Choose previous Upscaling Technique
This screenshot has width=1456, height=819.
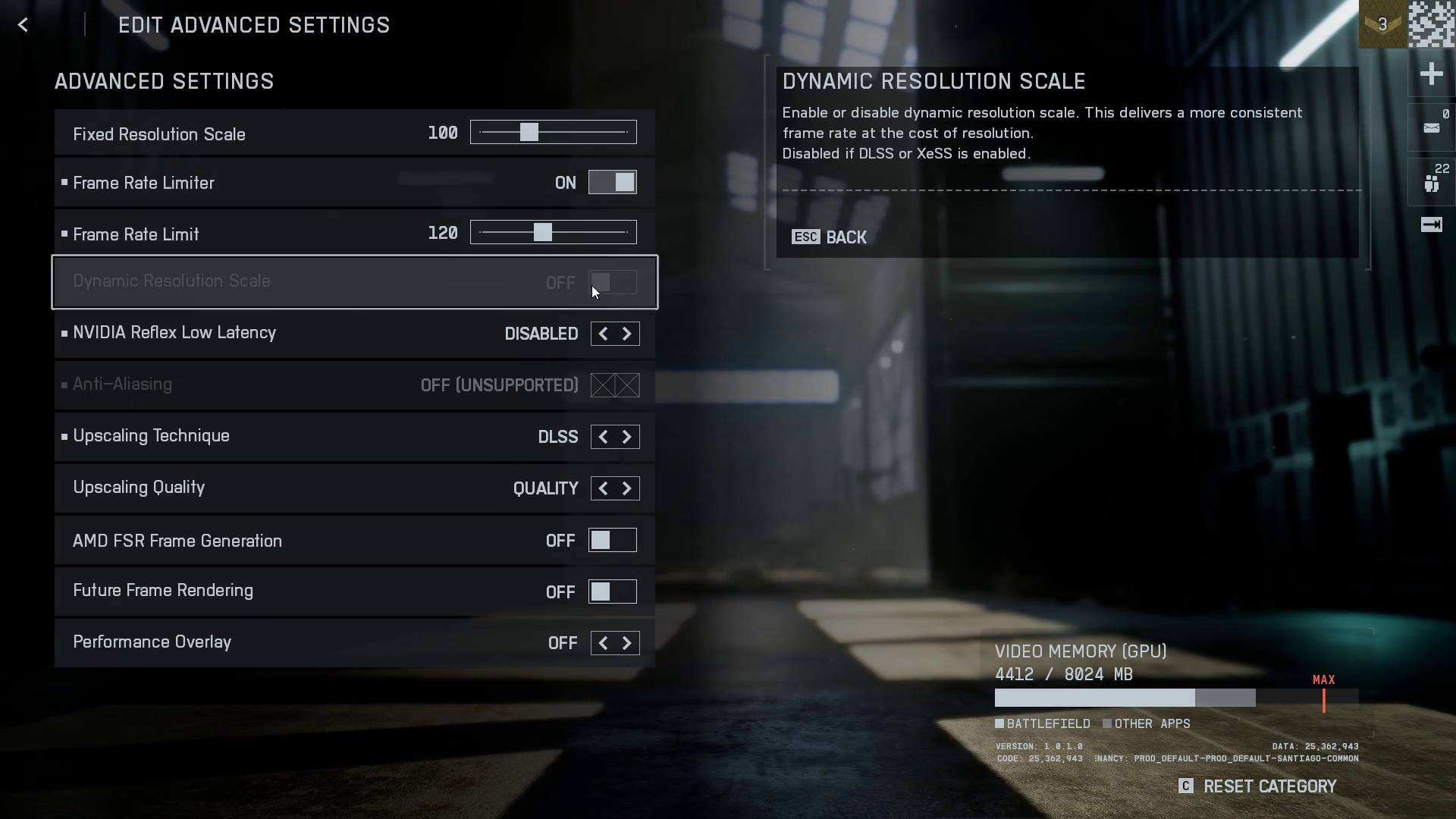point(603,438)
